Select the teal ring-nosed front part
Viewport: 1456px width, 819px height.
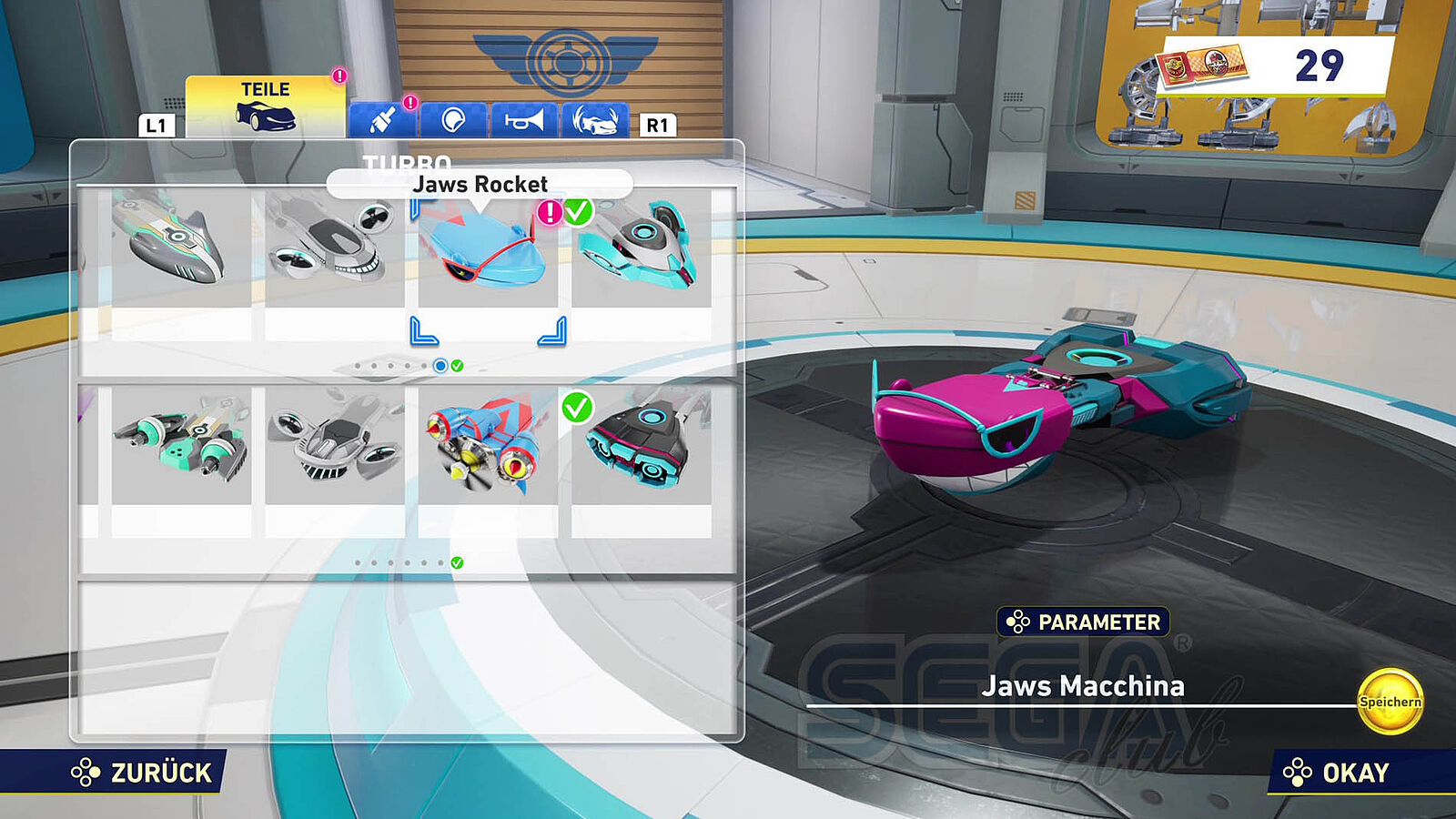tap(641, 248)
